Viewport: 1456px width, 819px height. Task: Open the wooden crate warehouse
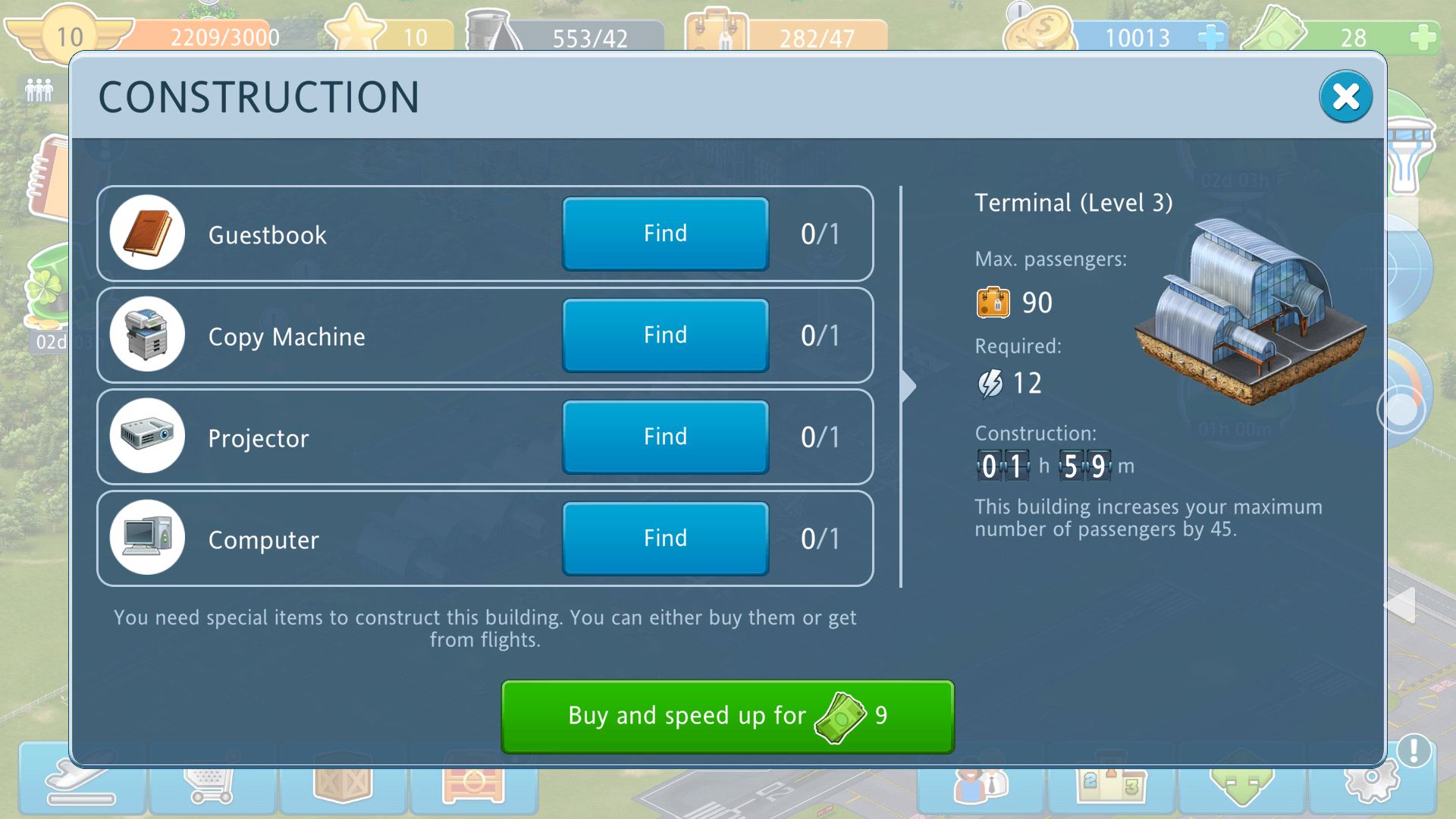point(343,785)
